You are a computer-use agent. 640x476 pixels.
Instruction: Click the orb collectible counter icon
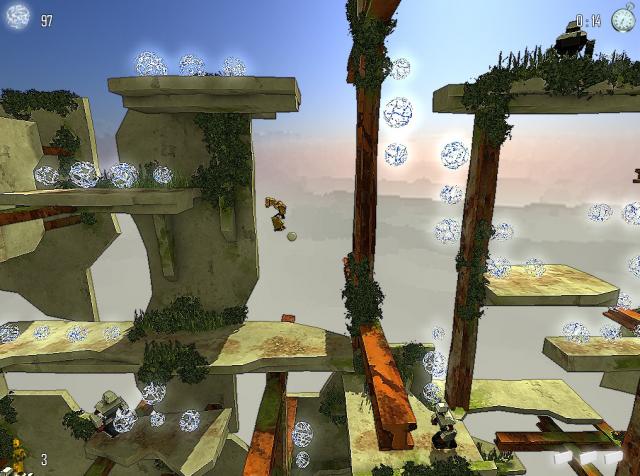click(x=18, y=17)
